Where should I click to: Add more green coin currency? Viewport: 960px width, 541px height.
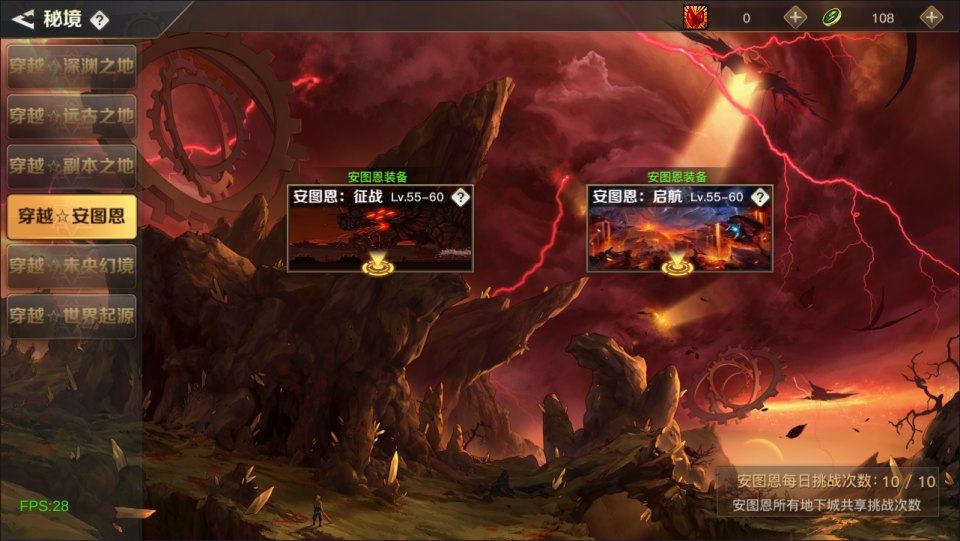pos(931,17)
